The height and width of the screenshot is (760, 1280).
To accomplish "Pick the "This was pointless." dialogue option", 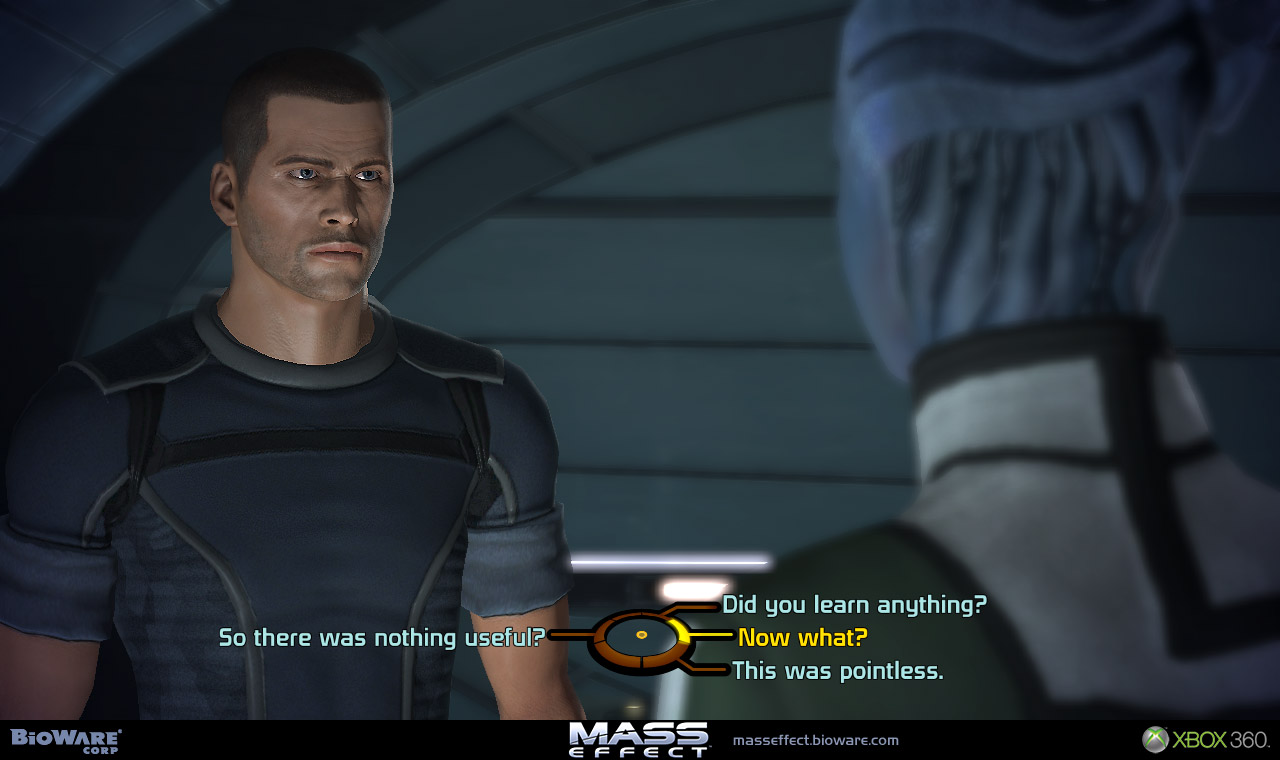I will pos(837,671).
